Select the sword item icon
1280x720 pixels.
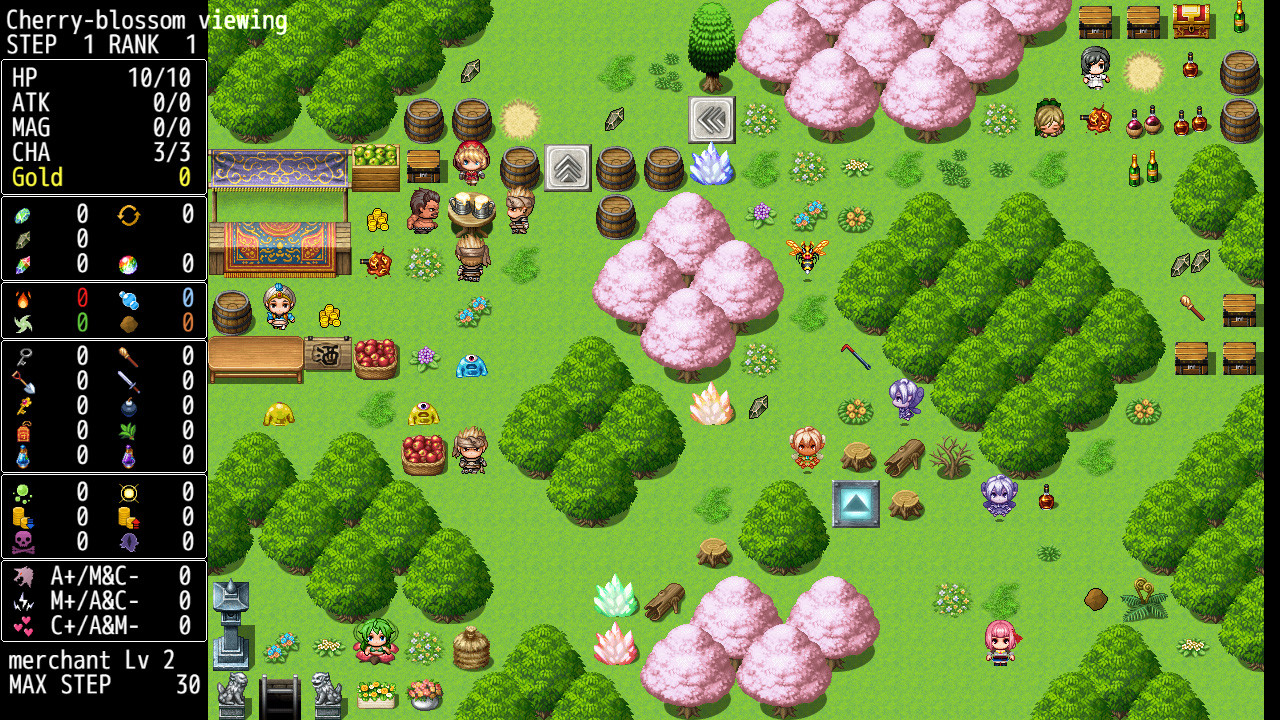coord(128,381)
